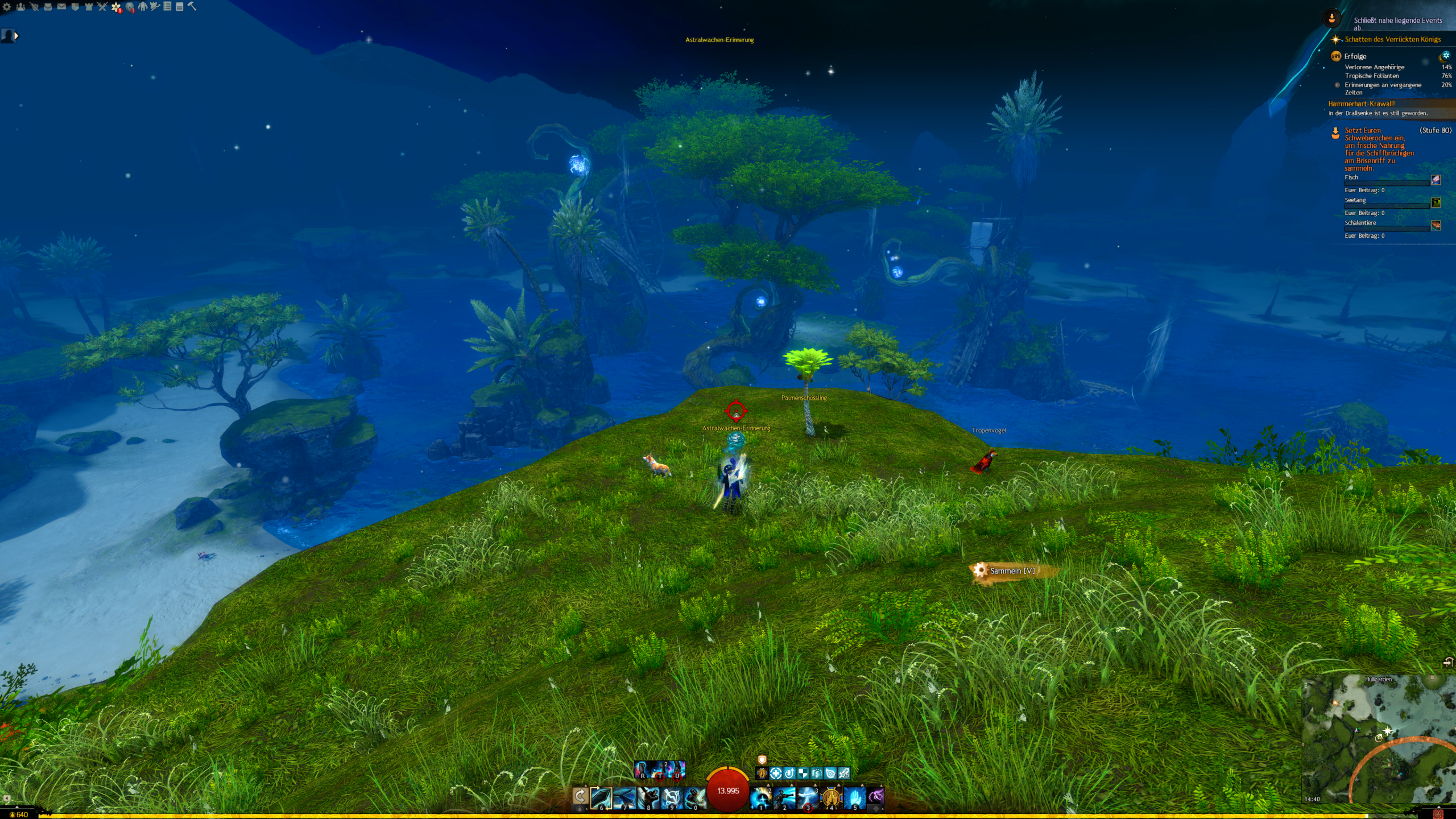Click the Sammeln gather prompt

coord(1012,570)
